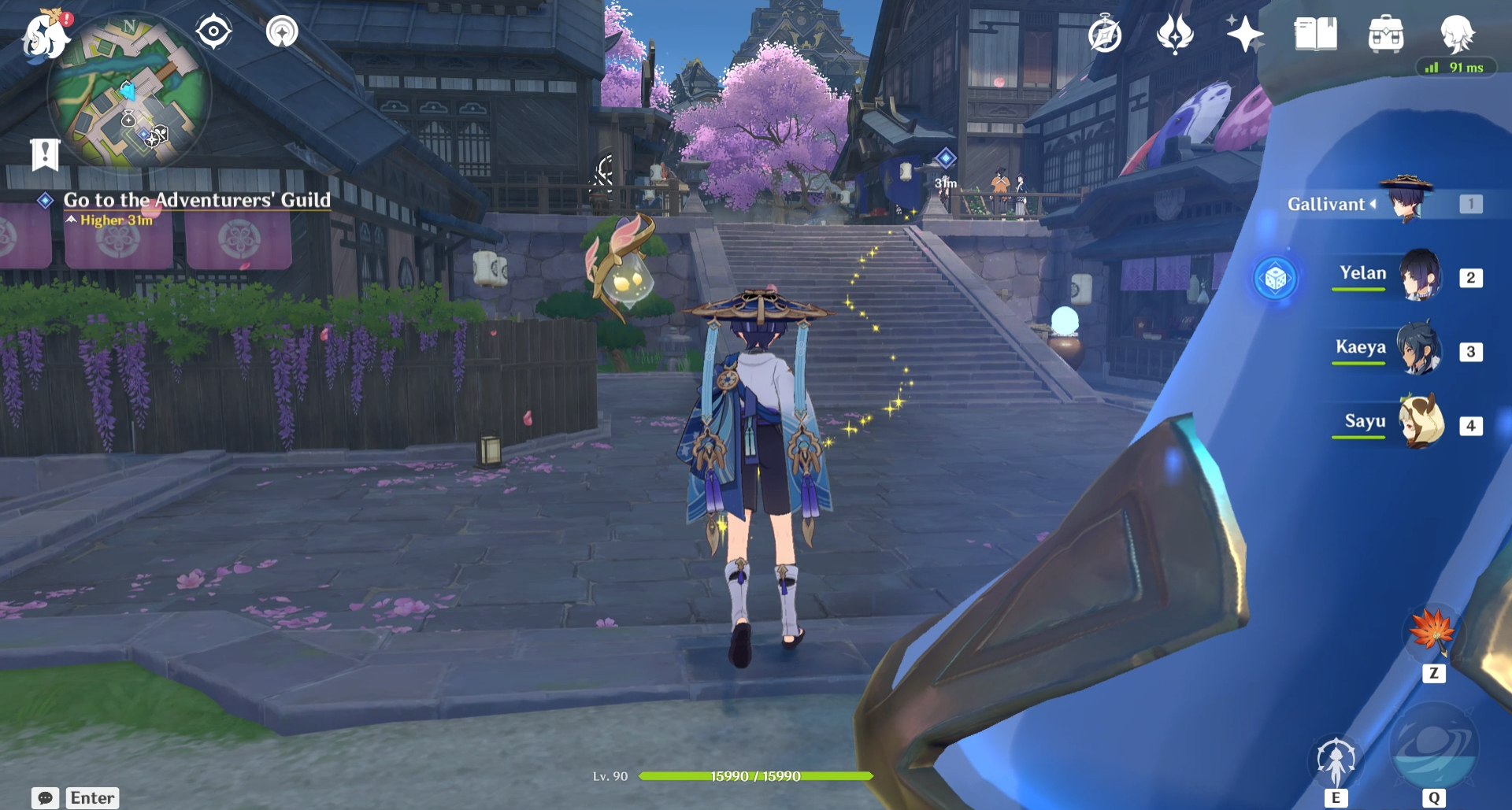Open the Battle Pass leaf icon
Image resolution: width=1512 pixels, height=810 pixels.
1175,35
